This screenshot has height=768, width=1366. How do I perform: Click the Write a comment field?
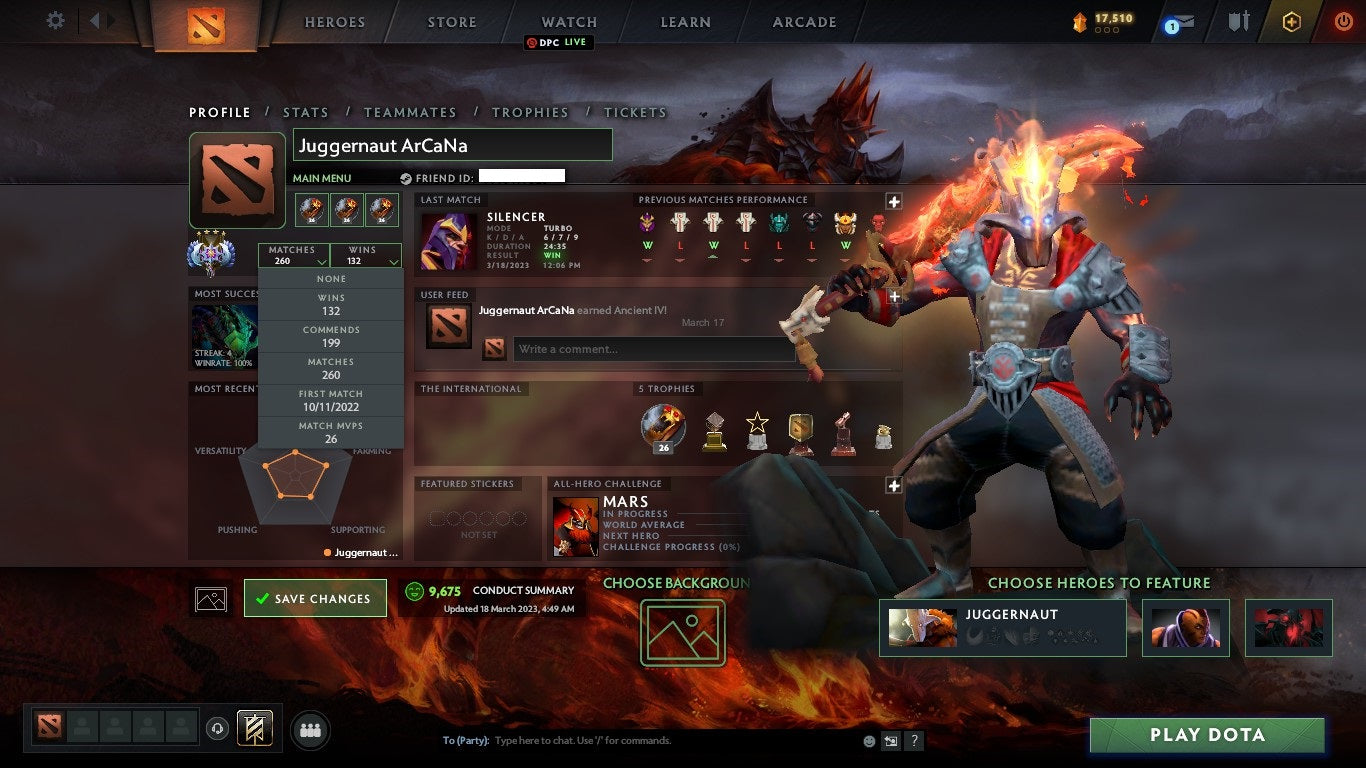650,349
